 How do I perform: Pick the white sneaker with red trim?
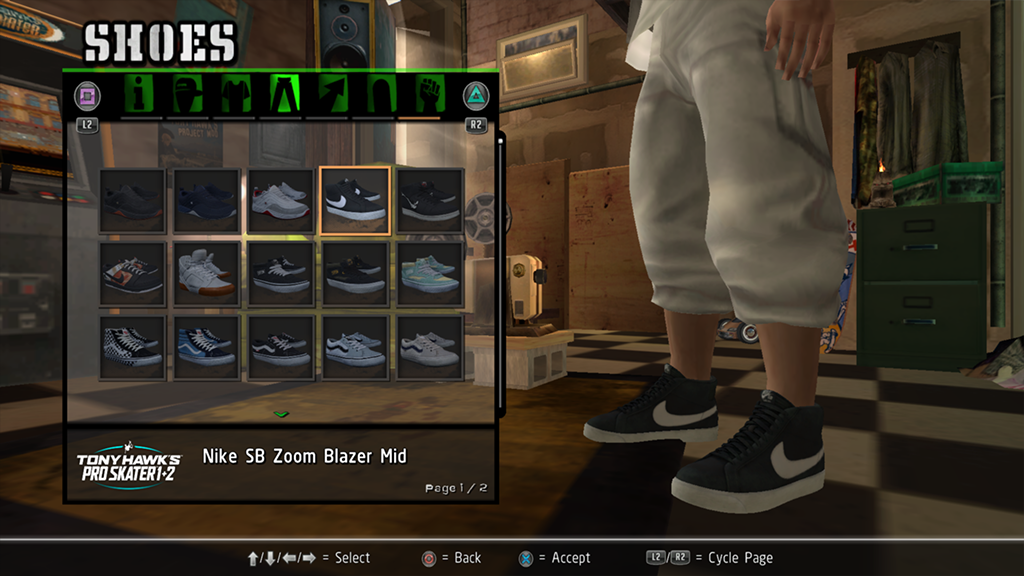pos(280,200)
